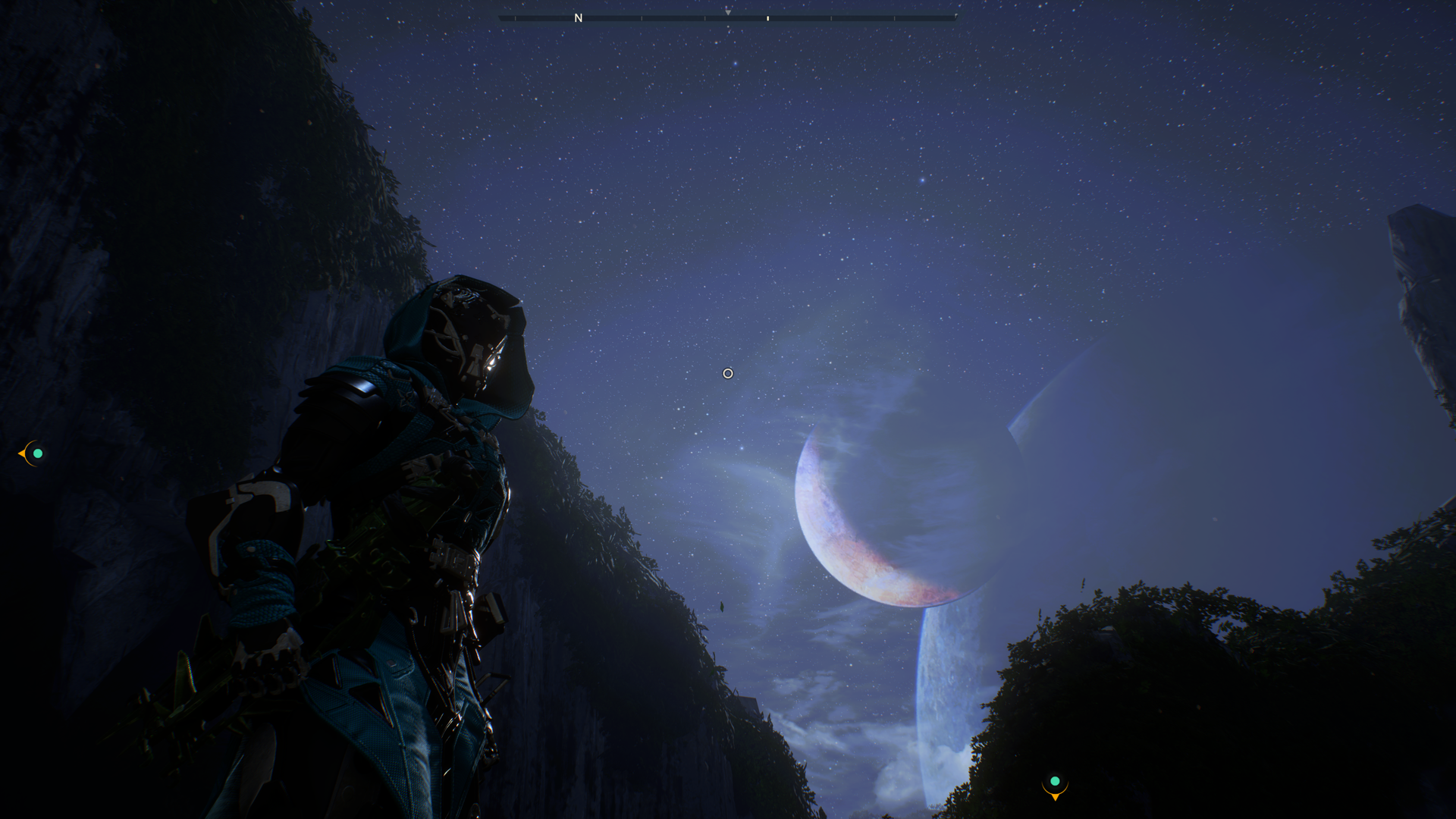
Task: Click the gray heading triangle above the compass
Action: click(728, 12)
